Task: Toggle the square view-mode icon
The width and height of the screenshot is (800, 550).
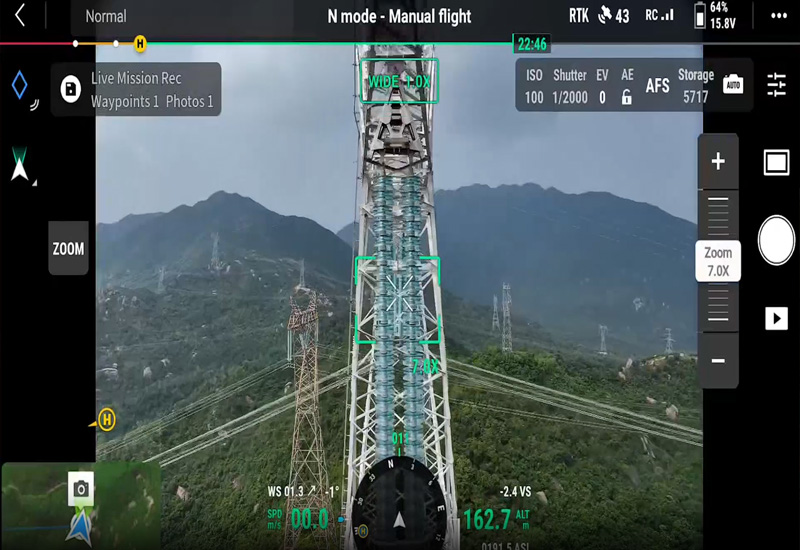Action: tap(777, 163)
